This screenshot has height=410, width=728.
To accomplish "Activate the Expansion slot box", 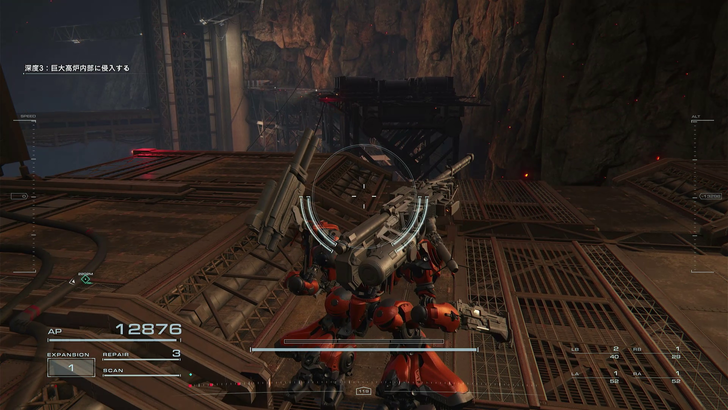I will tap(70, 367).
